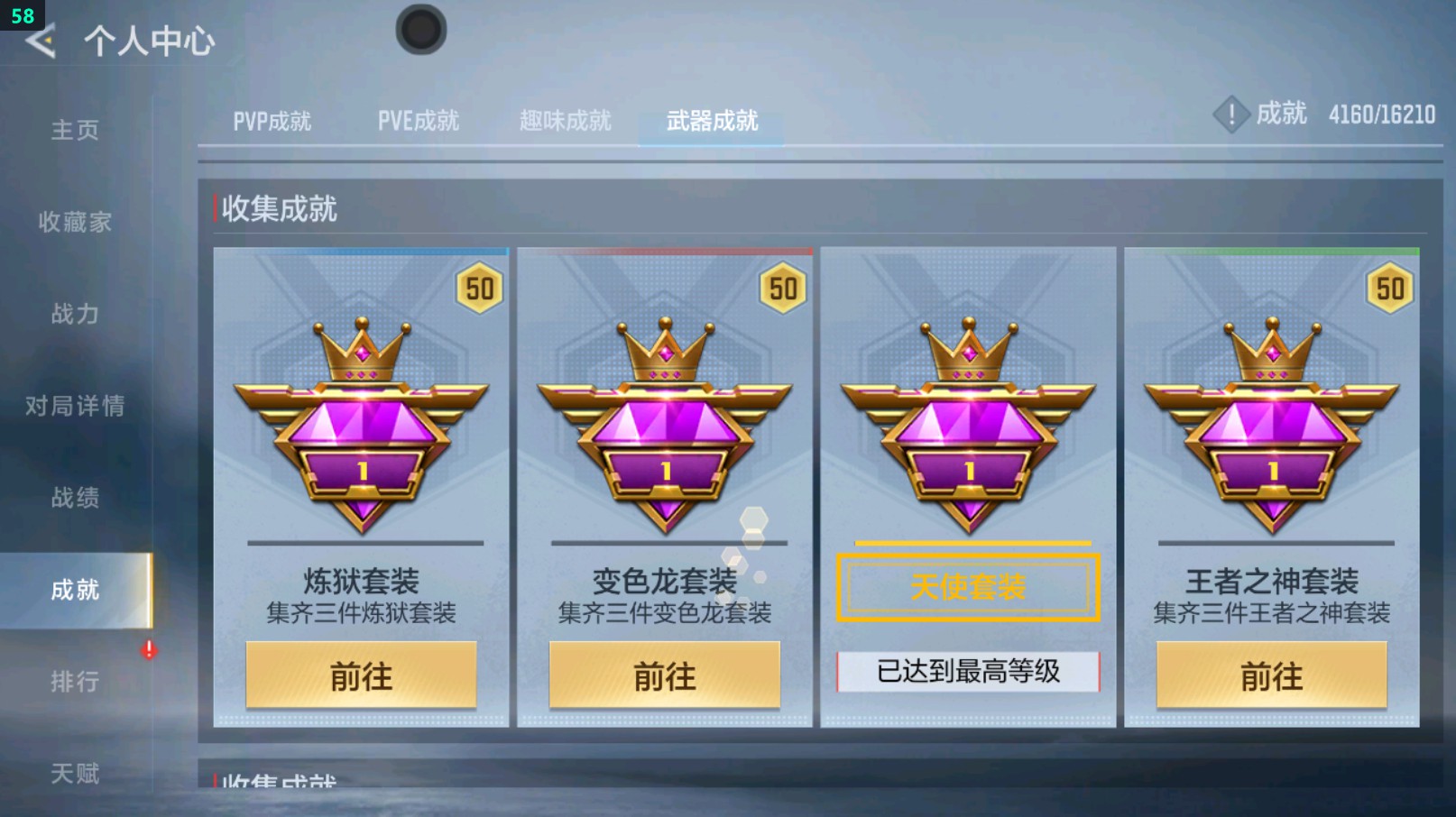Select 排行 from the left sidebar
The width and height of the screenshot is (1456, 817).
75,681
